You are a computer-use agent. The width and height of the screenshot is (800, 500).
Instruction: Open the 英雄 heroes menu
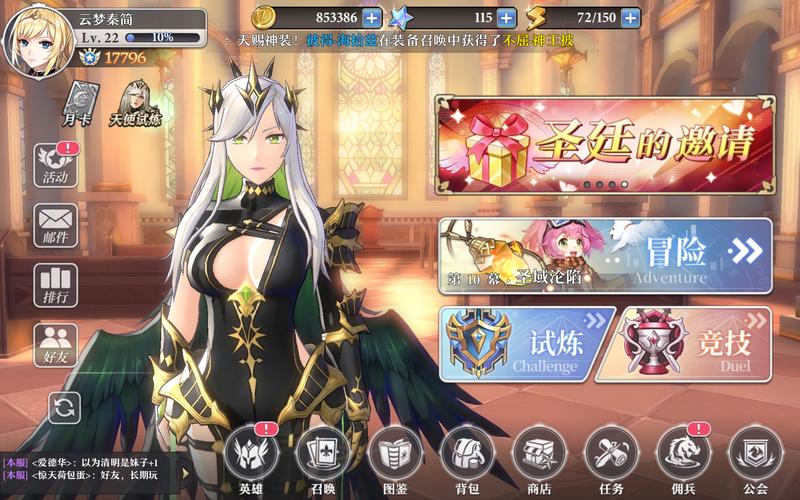coord(249,456)
